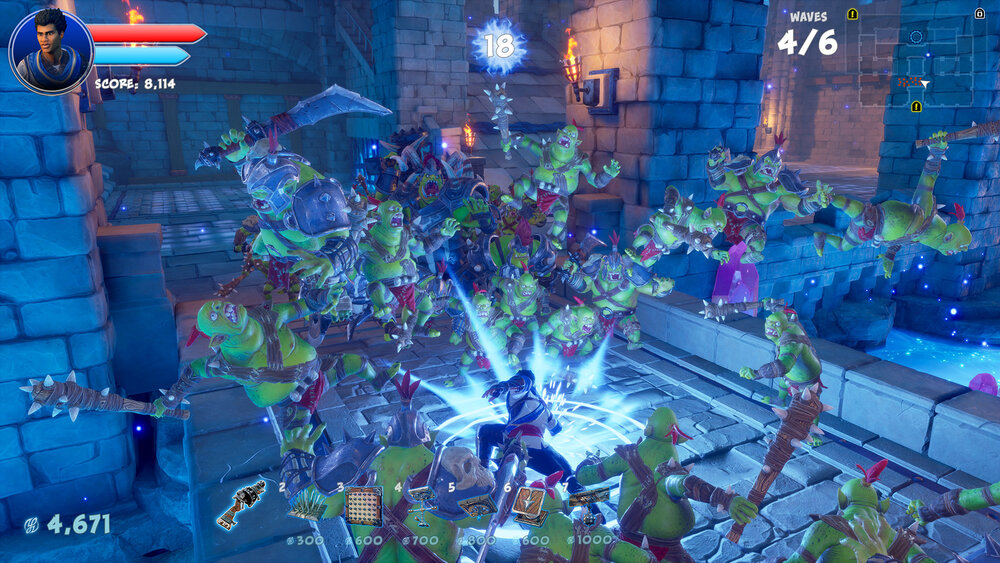
Task: Click the hero portrait
Action: click(50, 50)
